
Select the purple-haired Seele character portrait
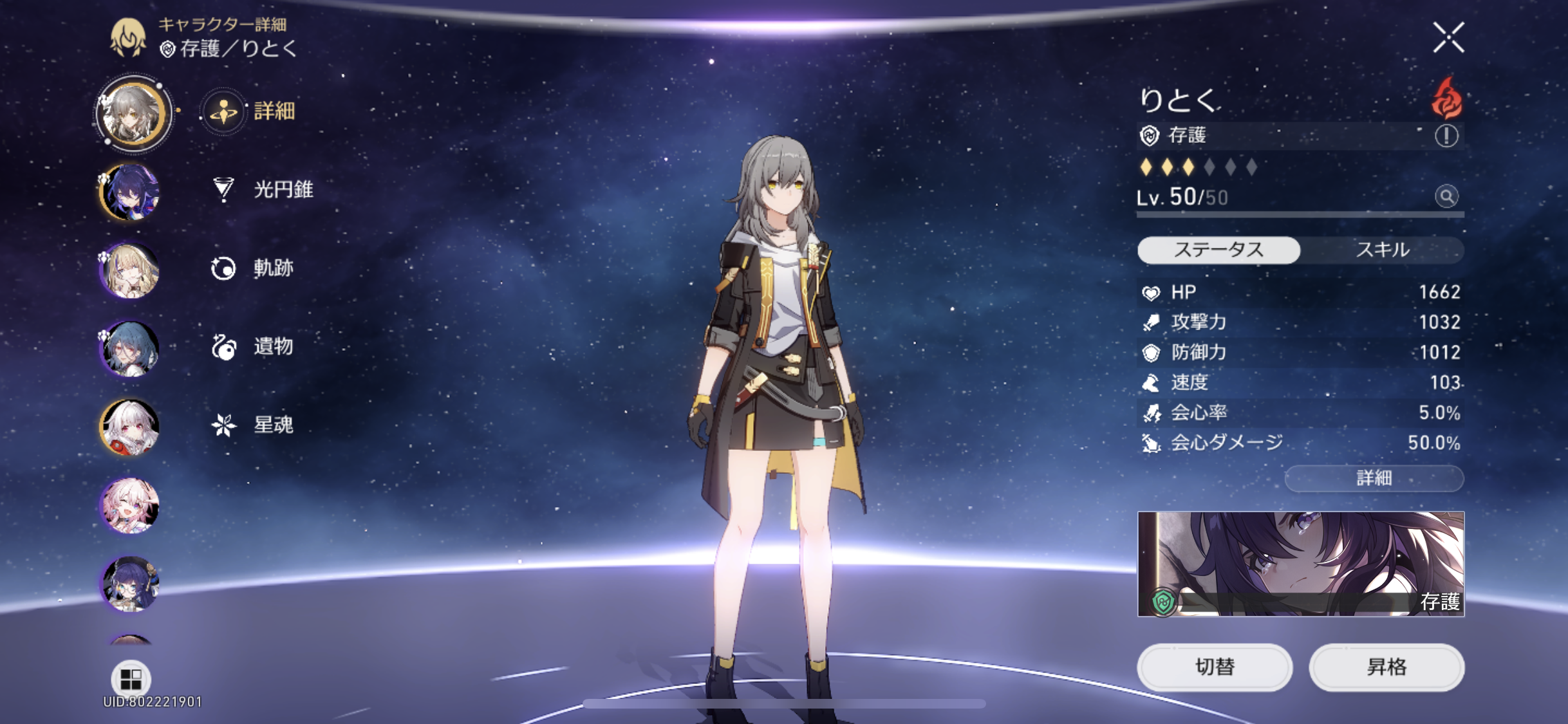[130, 192]
